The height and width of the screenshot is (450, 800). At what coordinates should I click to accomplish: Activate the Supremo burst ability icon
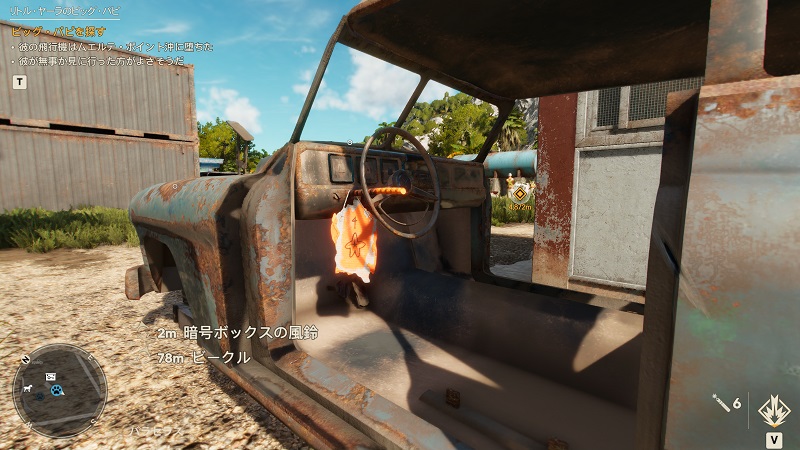(774, 408)
